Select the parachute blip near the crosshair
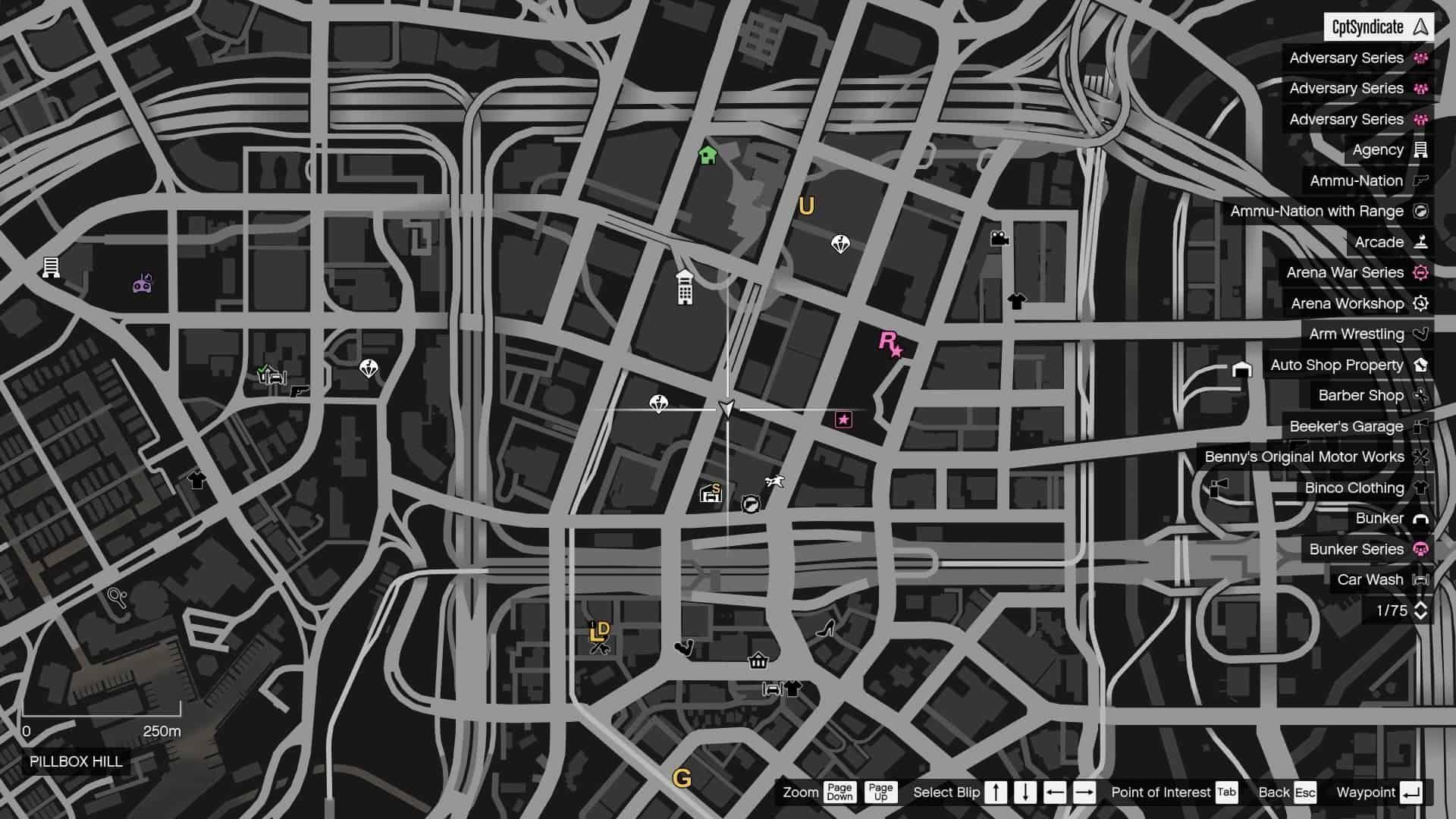This screenshot has width=1456, height=819. coord(659,404)
